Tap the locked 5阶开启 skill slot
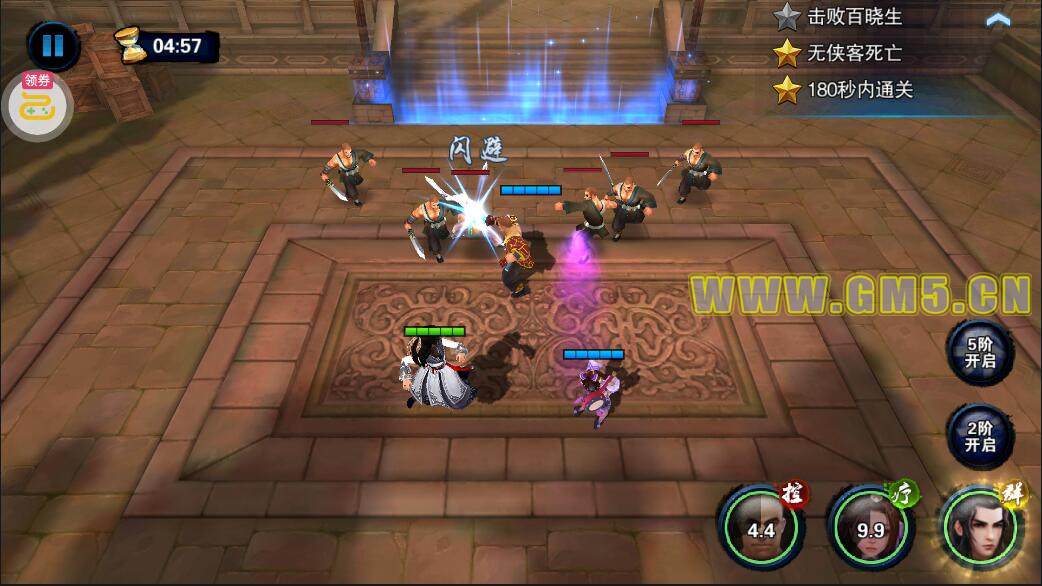 979,352
